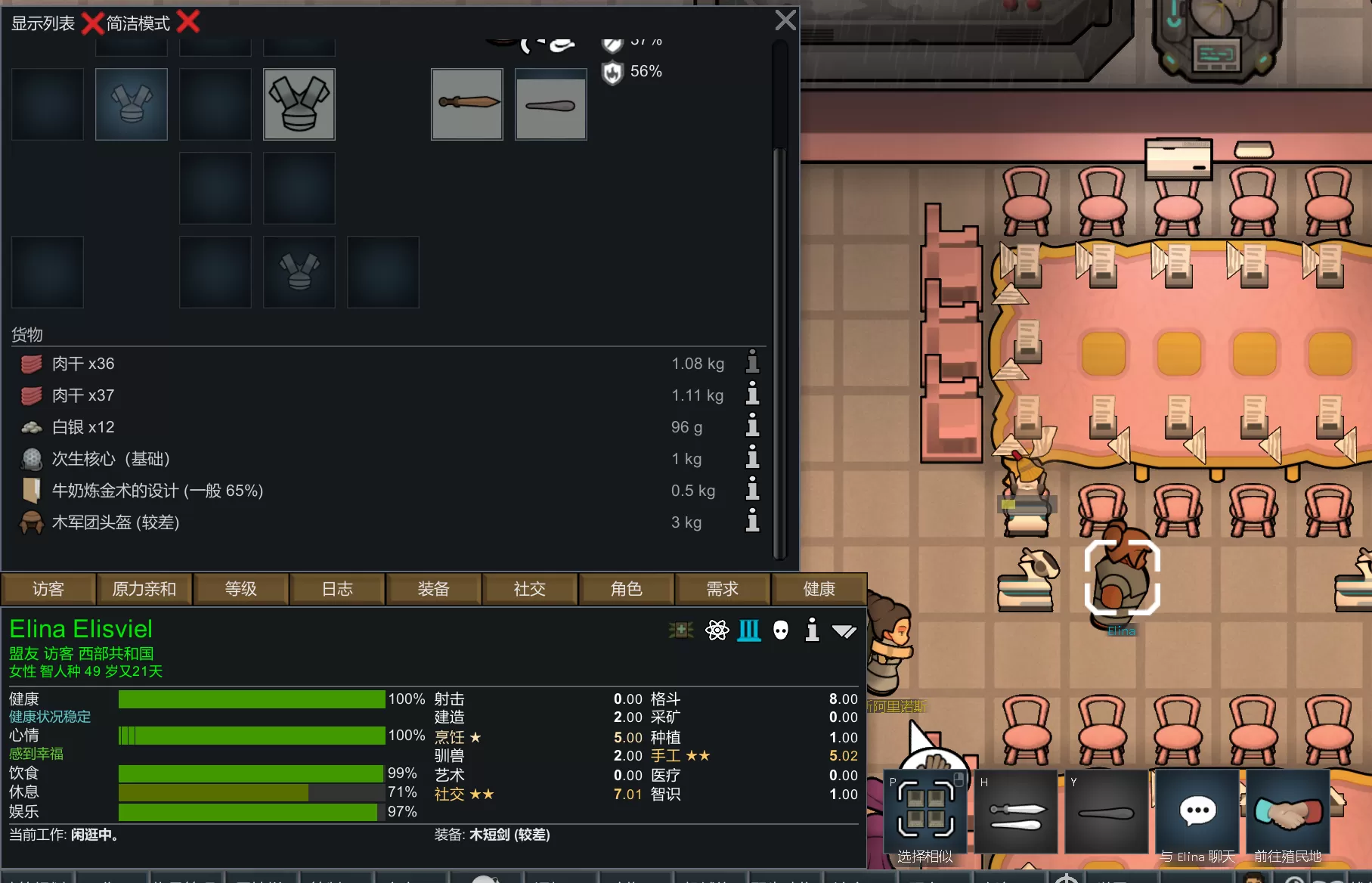Select the wooden short sword equipment slot
This screenshot has height=883, width=1372.
pos(467,104)
